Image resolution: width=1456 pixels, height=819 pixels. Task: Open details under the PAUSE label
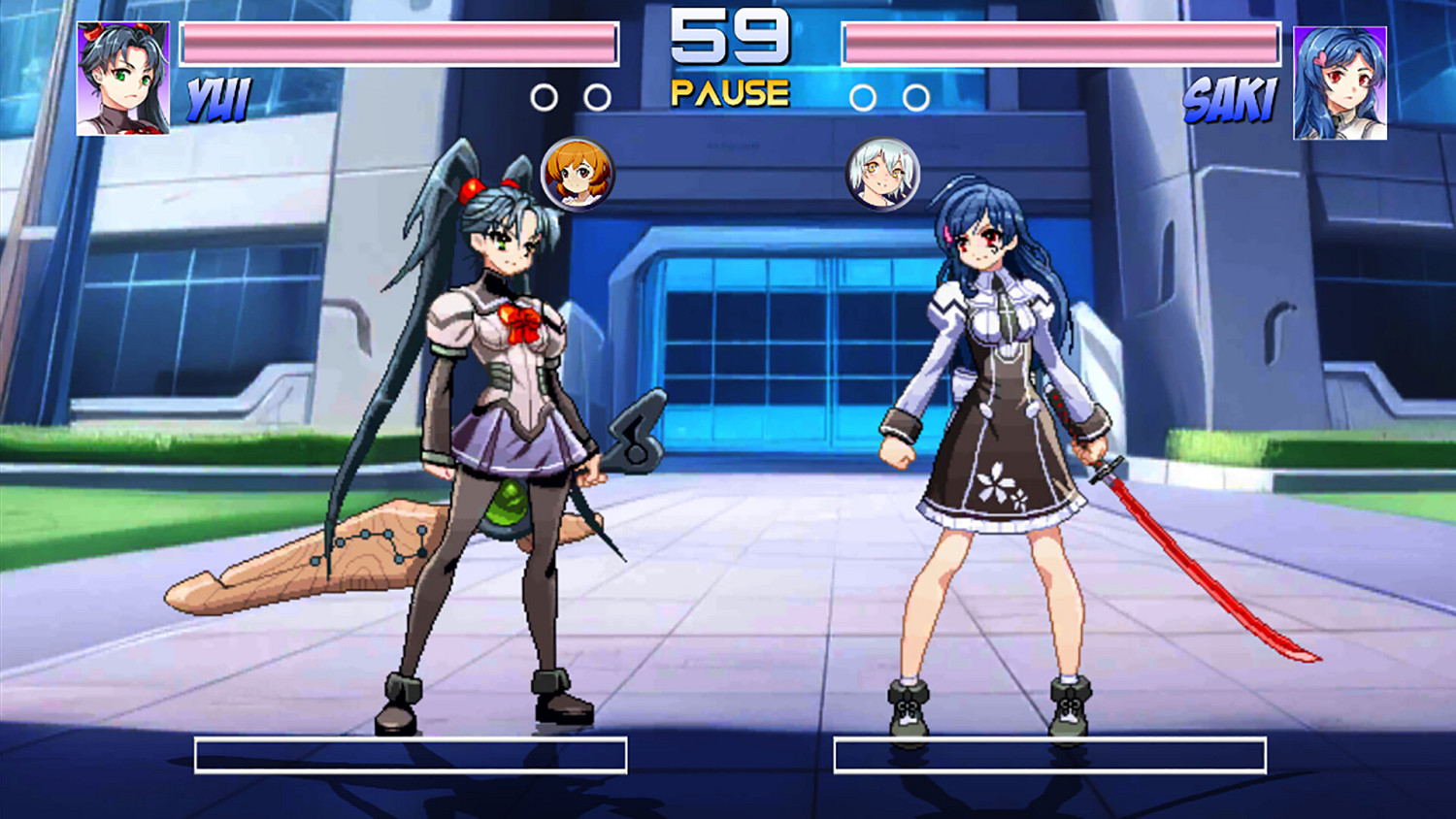[x=728, y=92]
